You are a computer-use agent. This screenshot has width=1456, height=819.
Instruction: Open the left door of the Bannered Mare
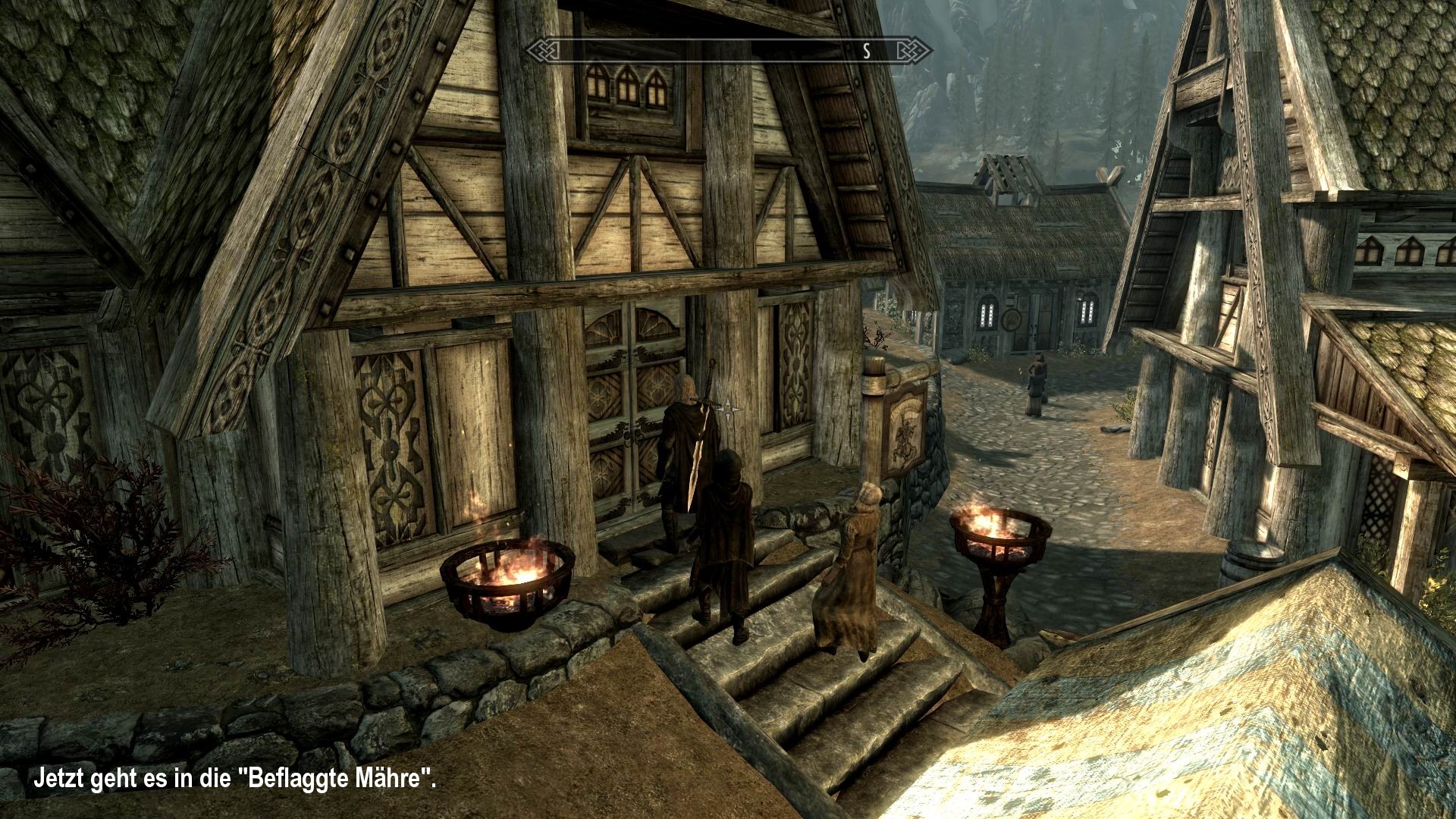[x=608, y=409]
